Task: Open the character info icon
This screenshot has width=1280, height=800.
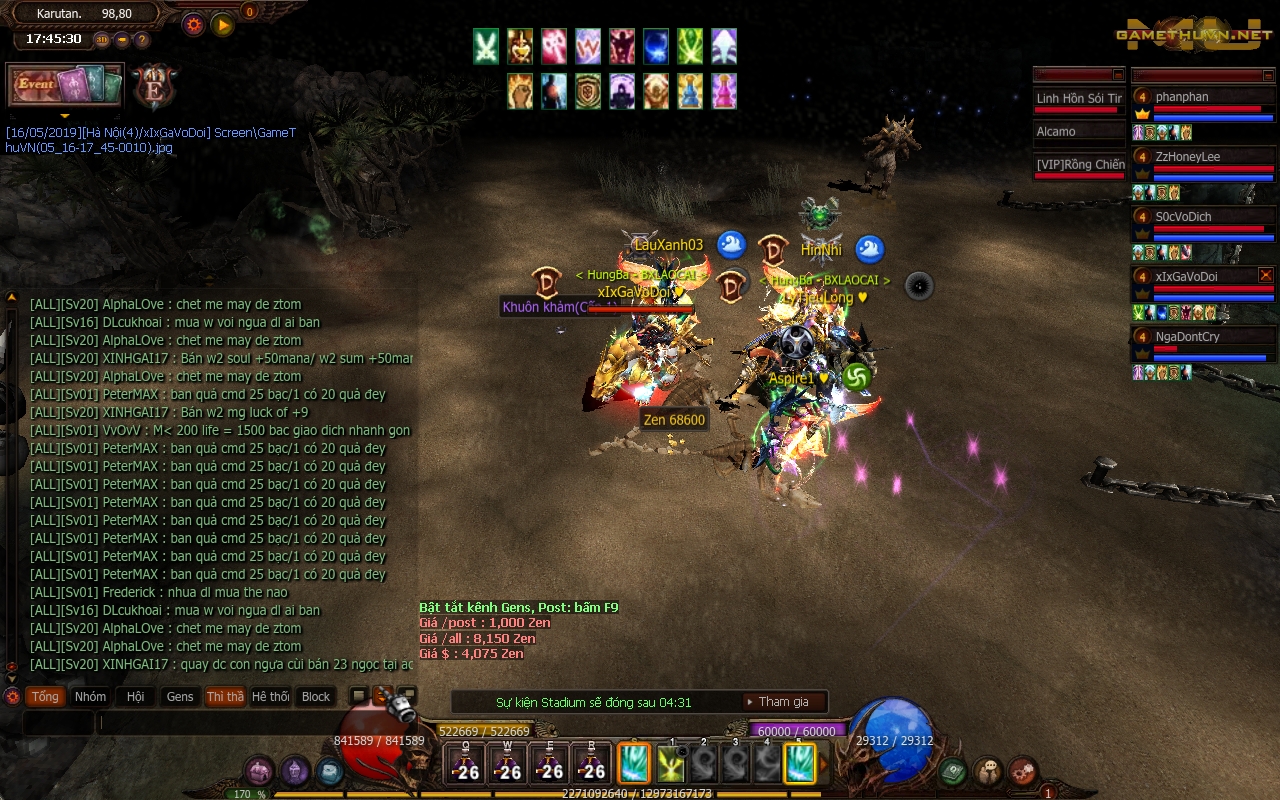Action: 293,770
